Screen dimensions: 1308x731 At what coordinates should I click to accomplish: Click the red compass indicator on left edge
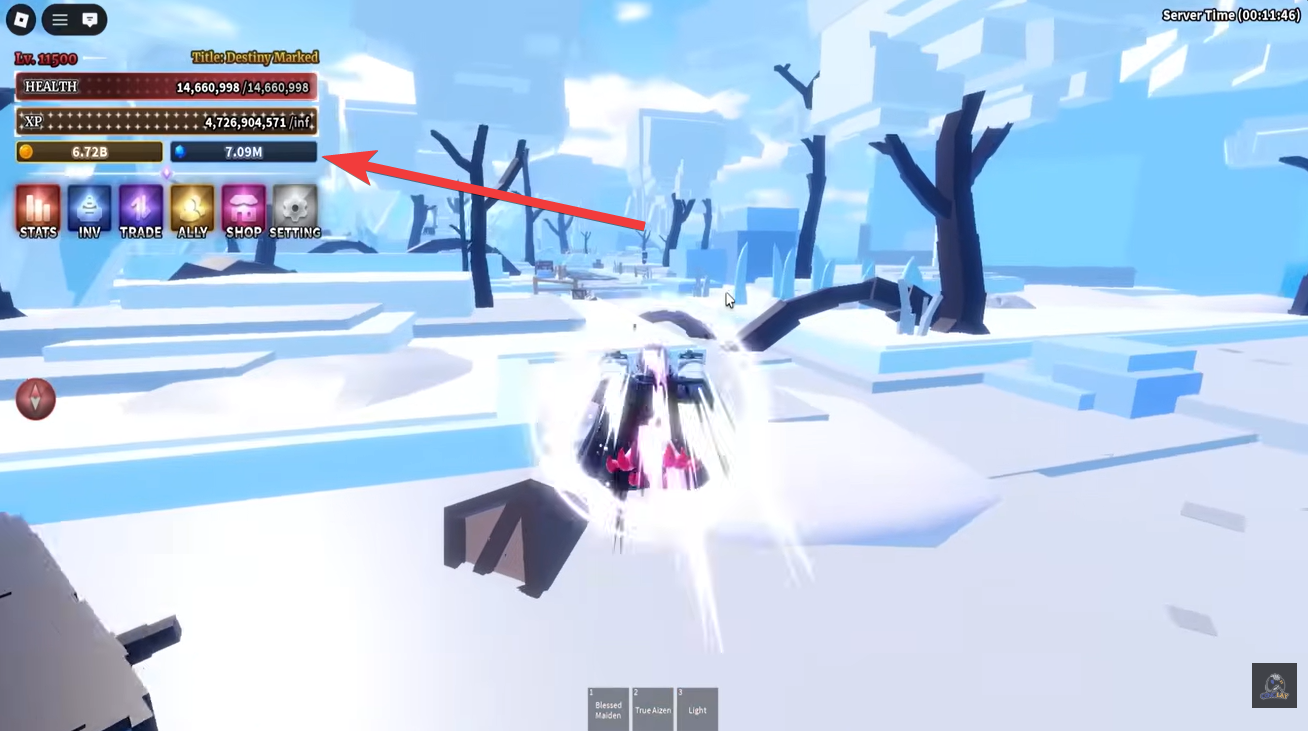(36, 398)
